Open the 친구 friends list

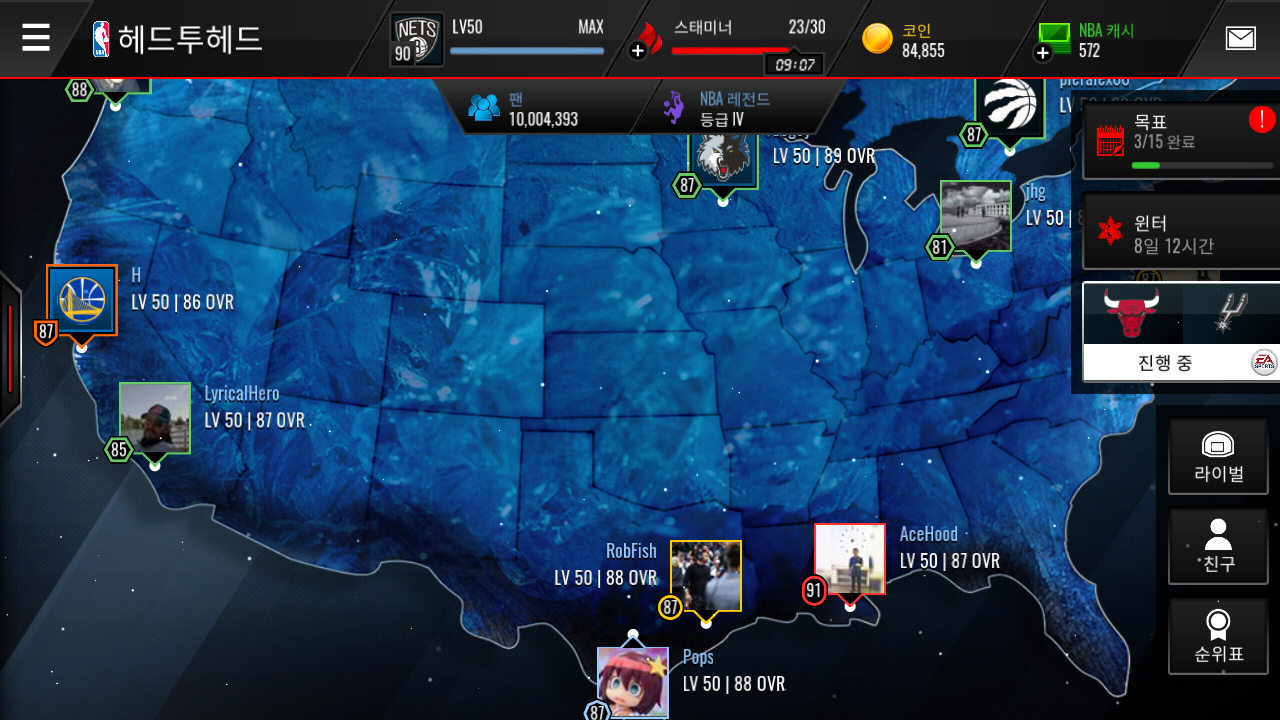(x=1217, y=546)
